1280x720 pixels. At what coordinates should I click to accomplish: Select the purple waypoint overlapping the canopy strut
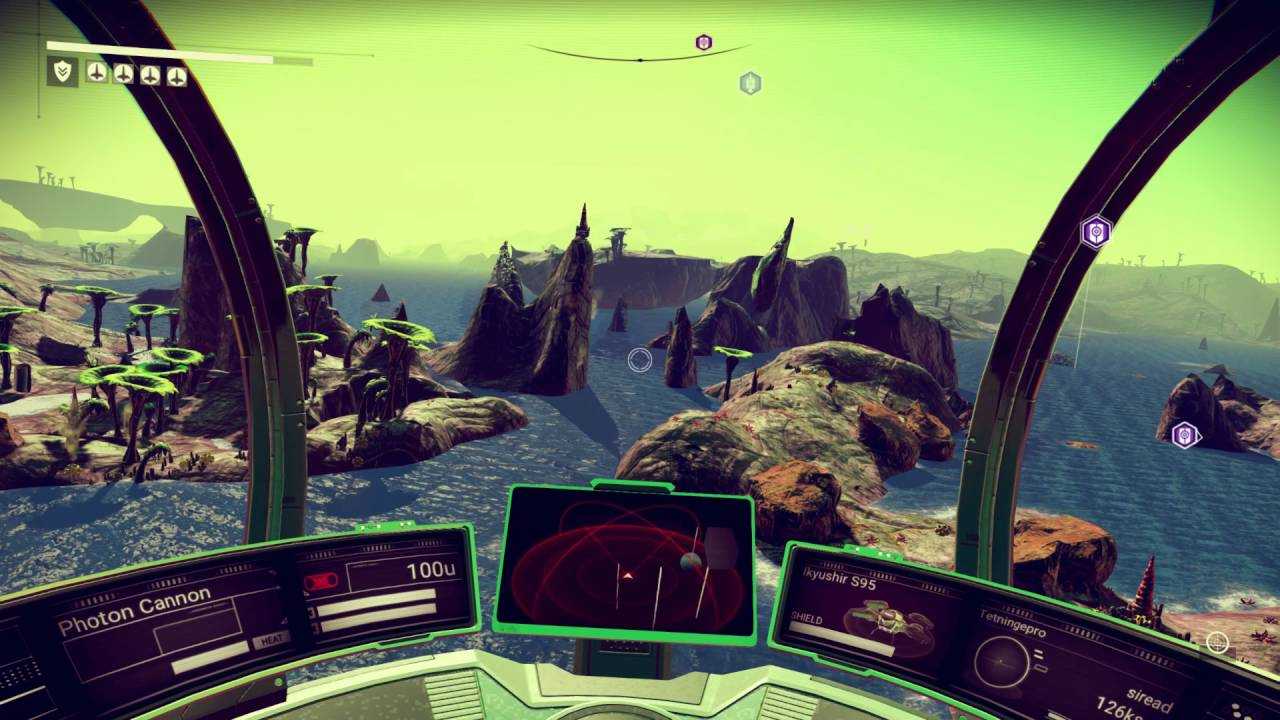pos(1096,232)
